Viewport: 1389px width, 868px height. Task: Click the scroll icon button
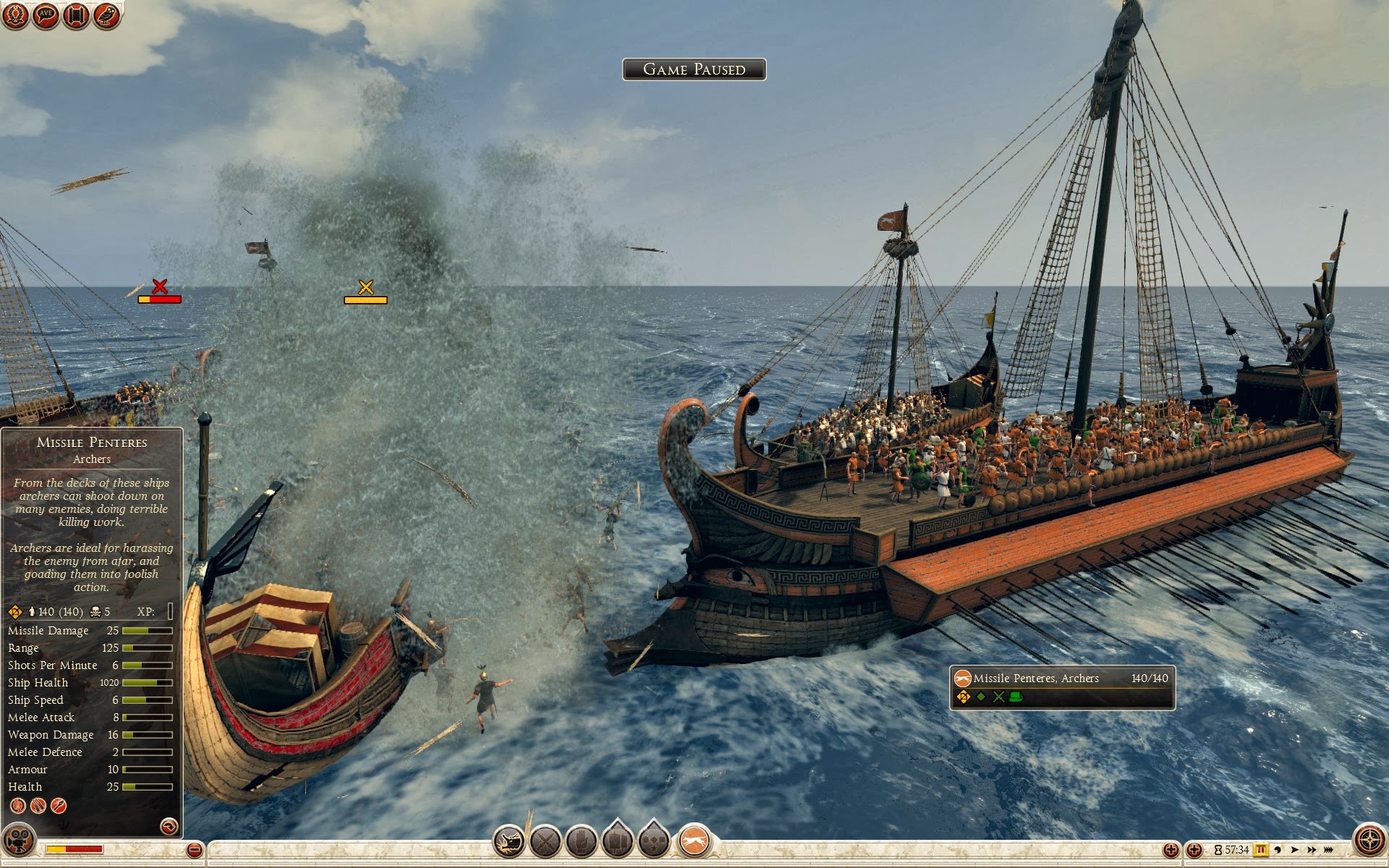(x=76, y=15)
